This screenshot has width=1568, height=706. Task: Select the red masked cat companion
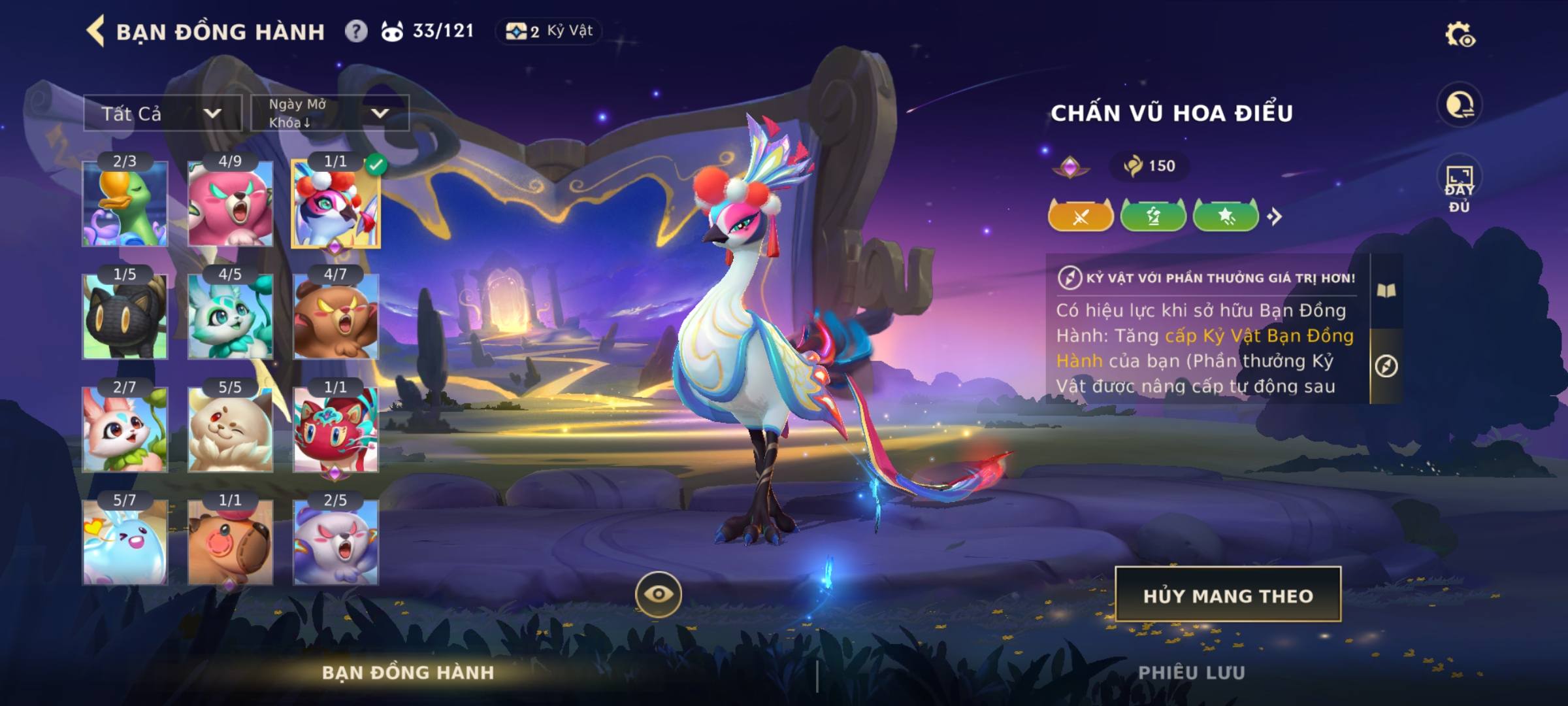click(336, 429)
